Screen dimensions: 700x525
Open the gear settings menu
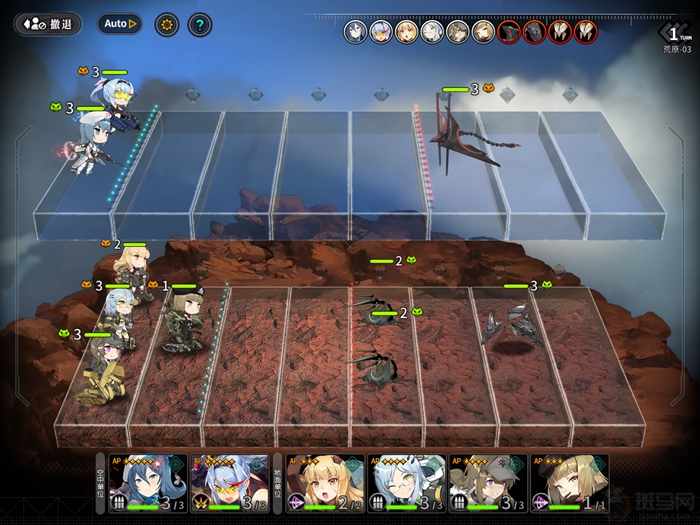tap(166, 24)
